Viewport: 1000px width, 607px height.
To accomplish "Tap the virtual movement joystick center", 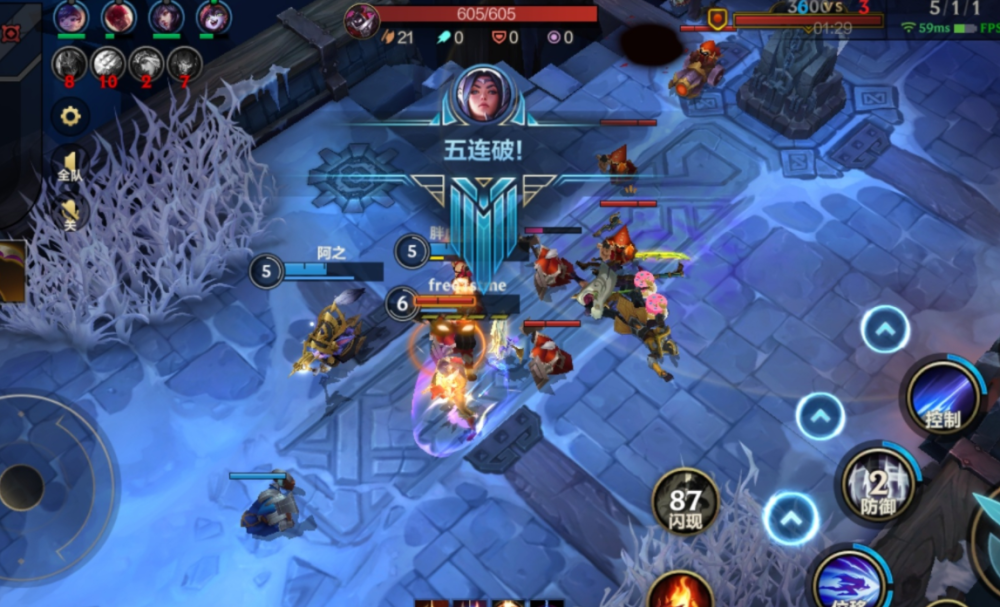I will pos(22,487).
